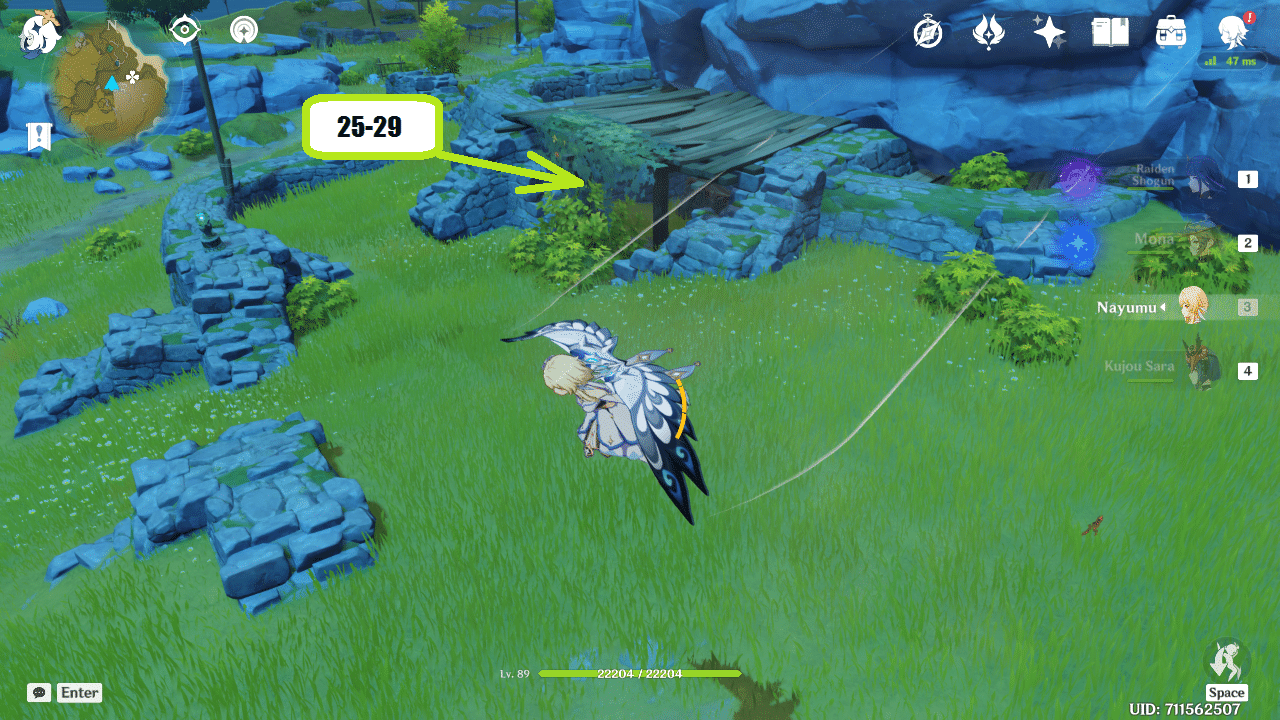Open the Adventurer Handbook book icon

pyautogui.click(x=1110, y=33)
